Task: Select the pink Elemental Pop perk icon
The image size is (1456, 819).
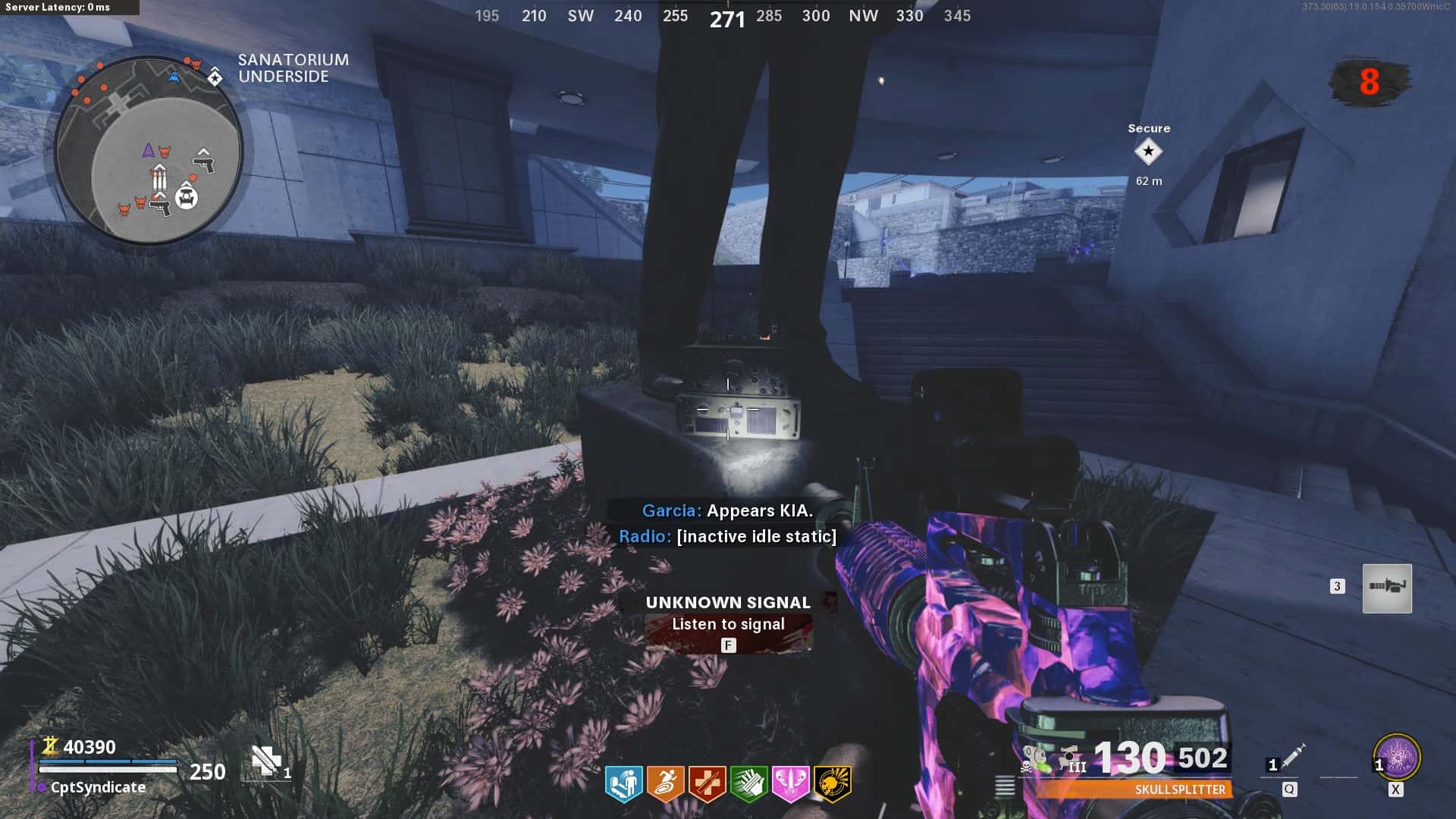Action: (790, 783)
